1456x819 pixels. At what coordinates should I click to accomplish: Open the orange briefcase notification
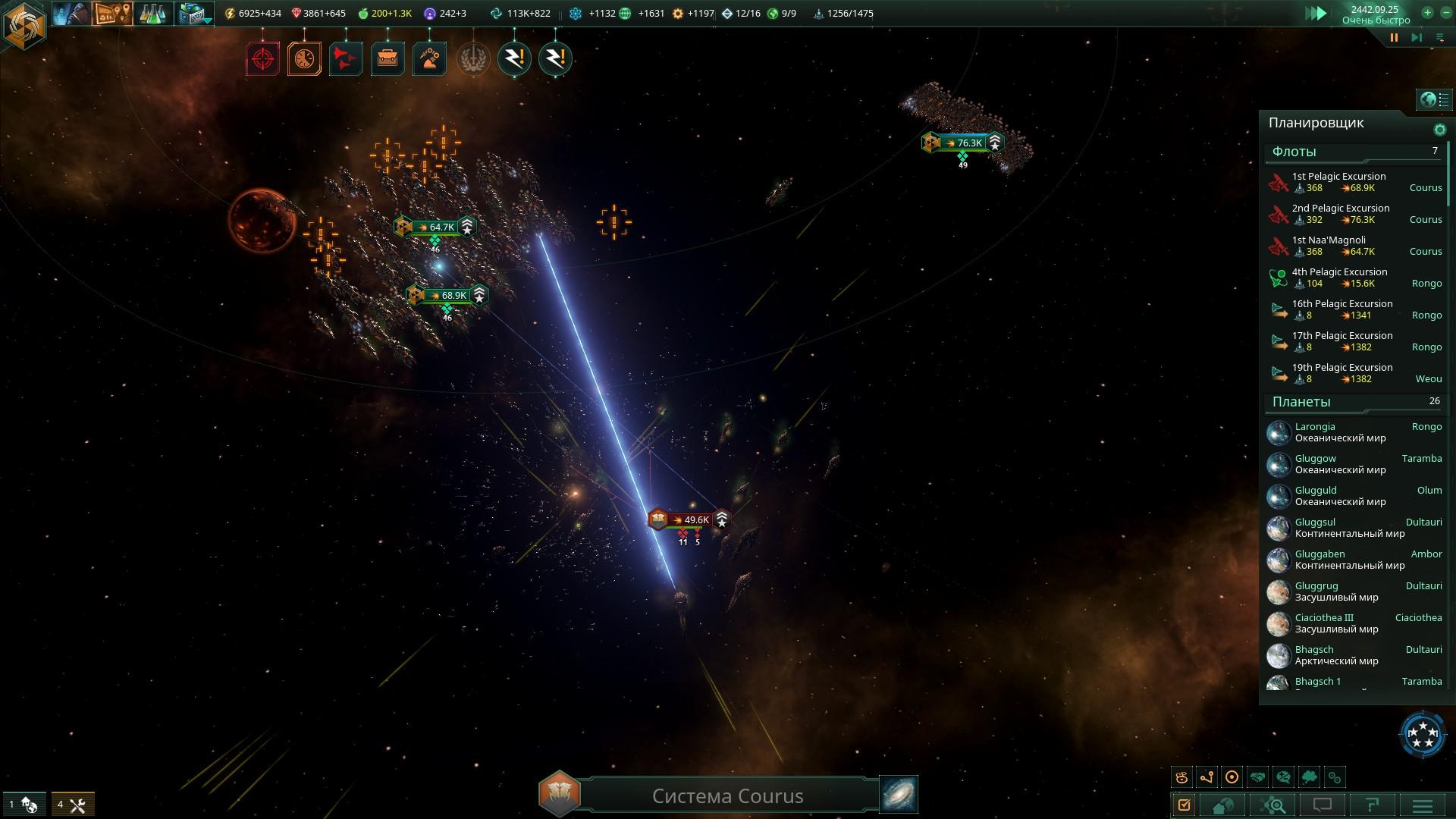tap(388, 58)
